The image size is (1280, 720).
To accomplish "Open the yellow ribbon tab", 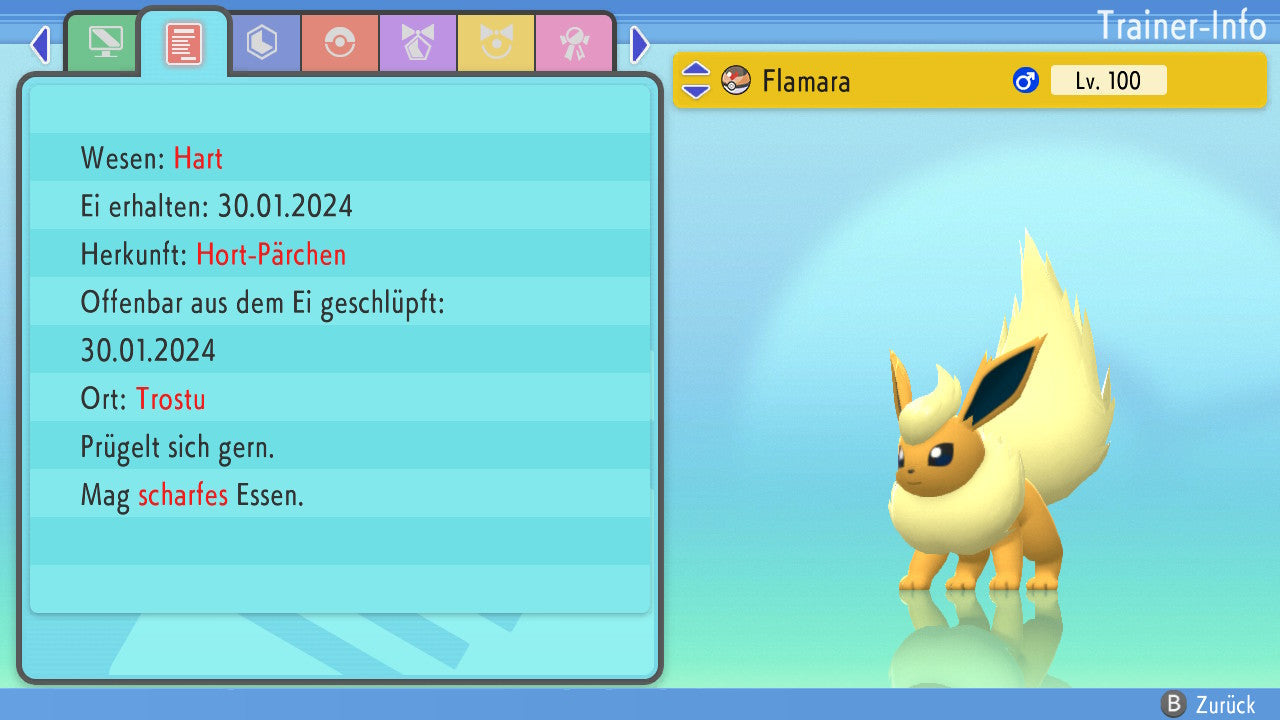I will pyautogui.click(x=495, y=43).
